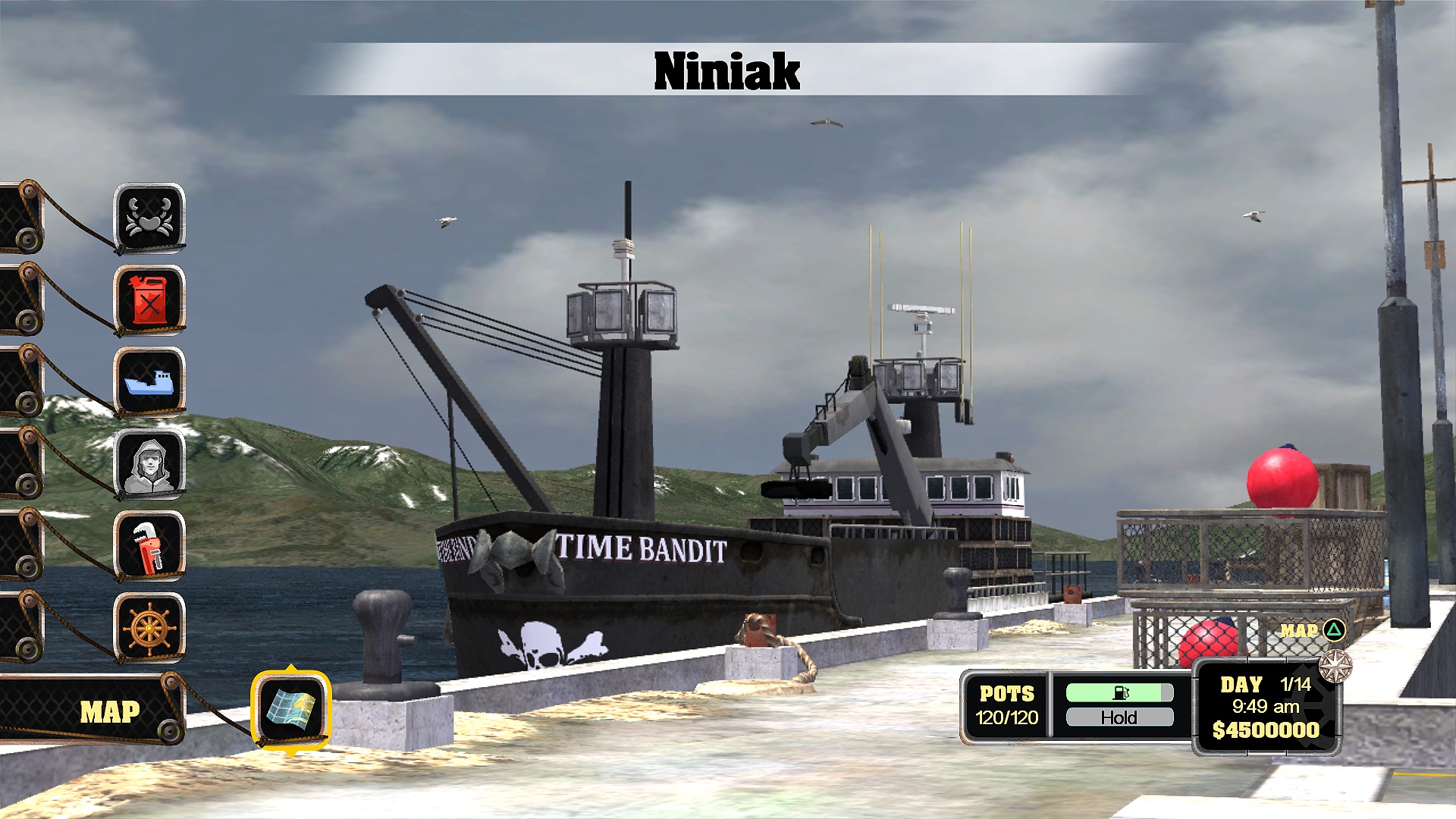Screen dimensions: 1456x819
Task: Toggle the Hold capacity indicator
Action: (x=1119, y=717)
